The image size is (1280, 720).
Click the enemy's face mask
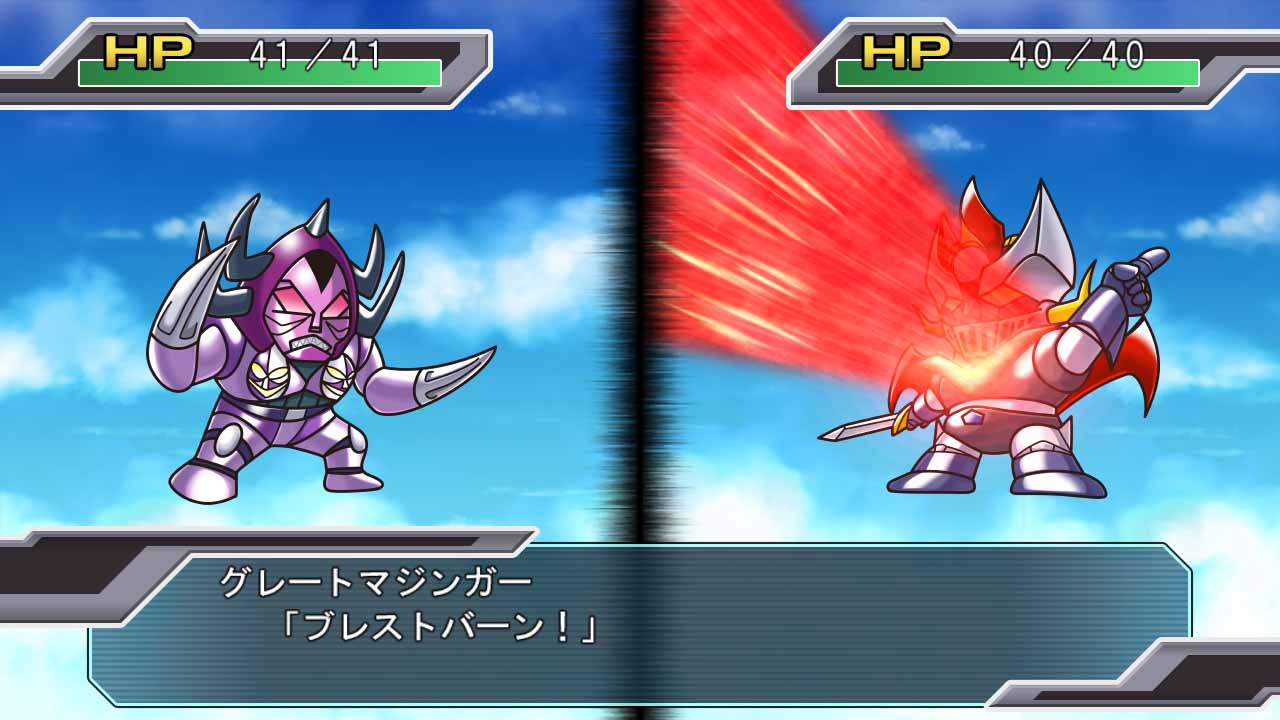pyautogui.click(x=310, y=320)
